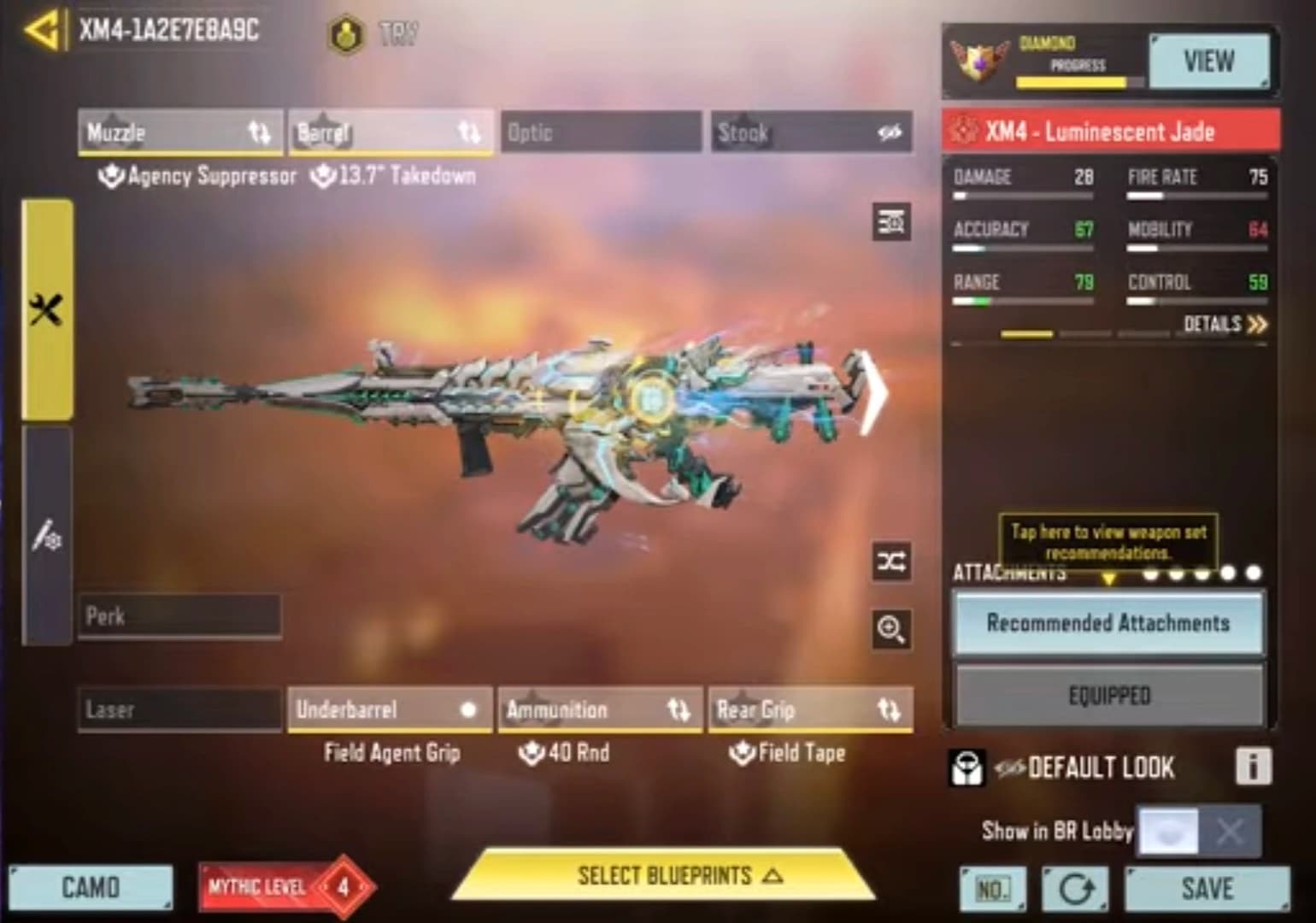The width and height of the screenshot is (1316, 923).
Task: Open the Camo menu
Action: (x=91, y=888)
